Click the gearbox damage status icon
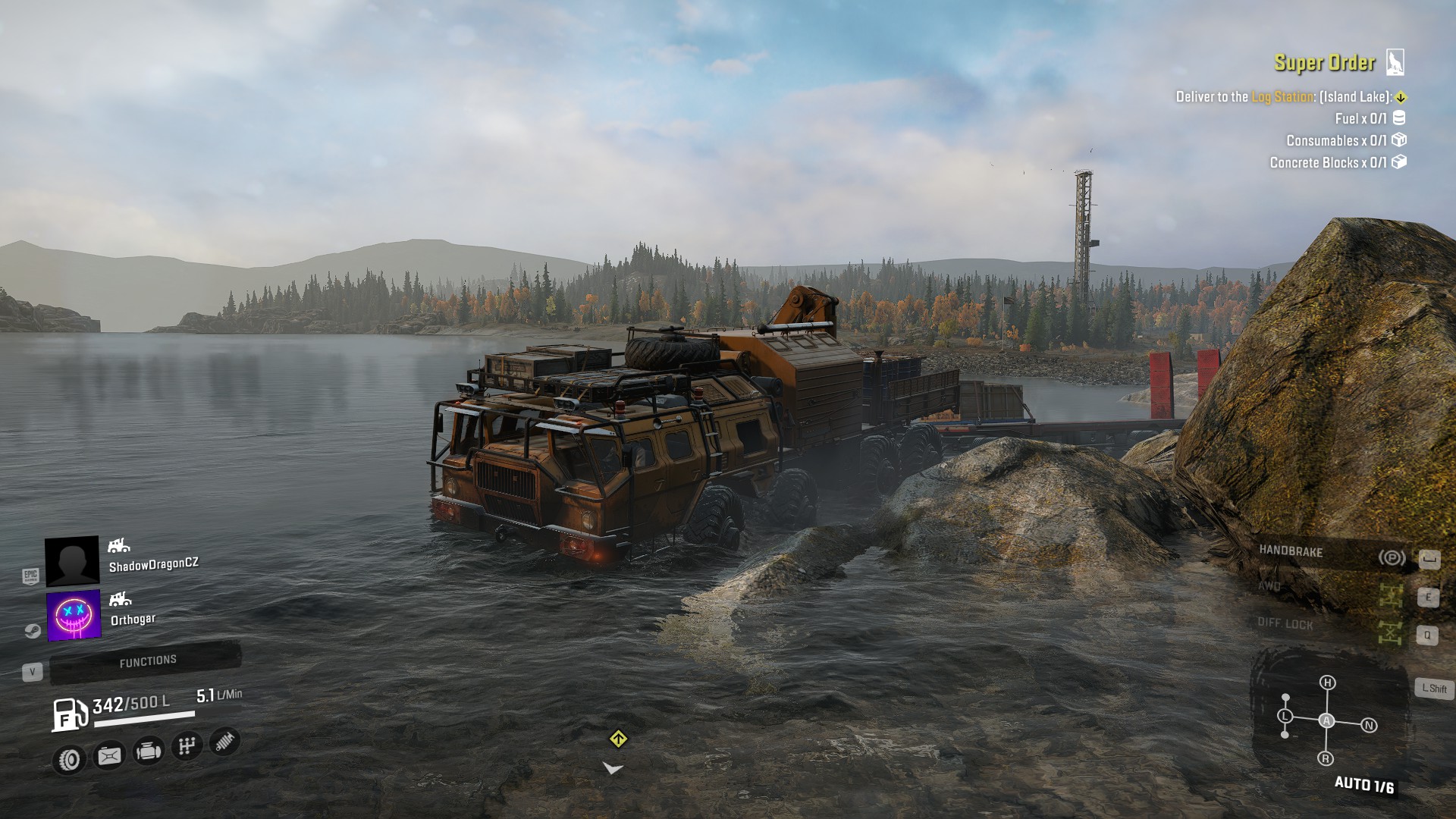Image resolution: width=1456 pixels, height=819 pixels. tap(187, 746)
